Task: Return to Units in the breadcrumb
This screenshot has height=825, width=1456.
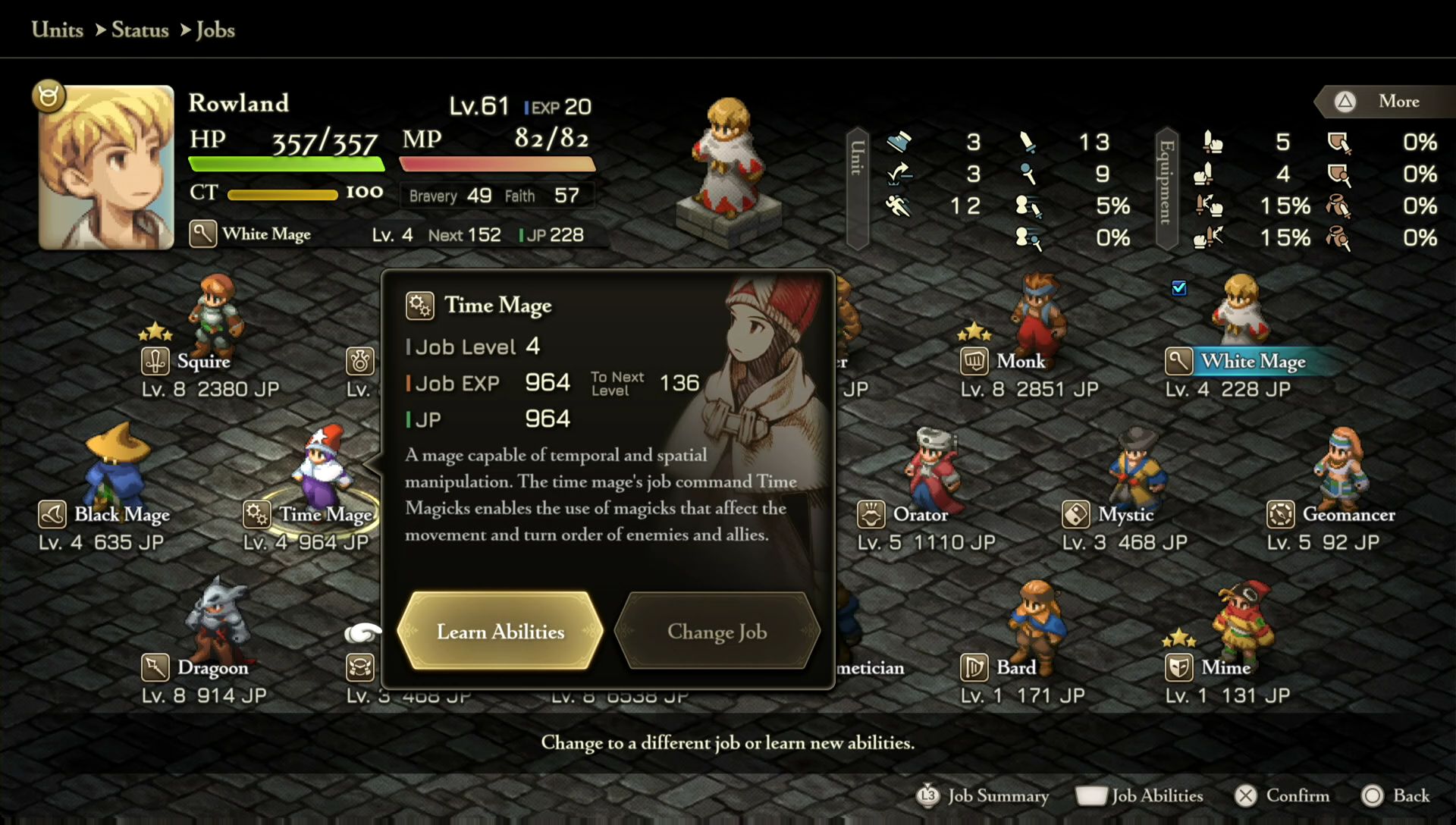Action: [x=58, y=30]
